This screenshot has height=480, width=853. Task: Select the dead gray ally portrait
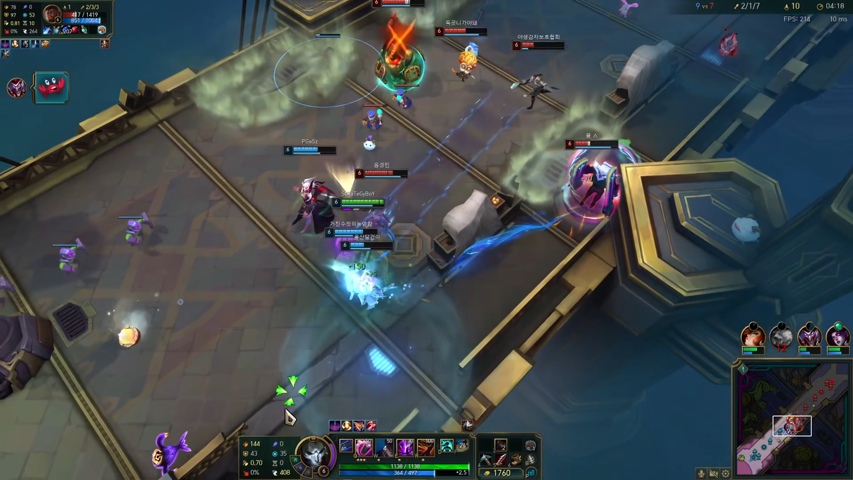pos(781,335)
